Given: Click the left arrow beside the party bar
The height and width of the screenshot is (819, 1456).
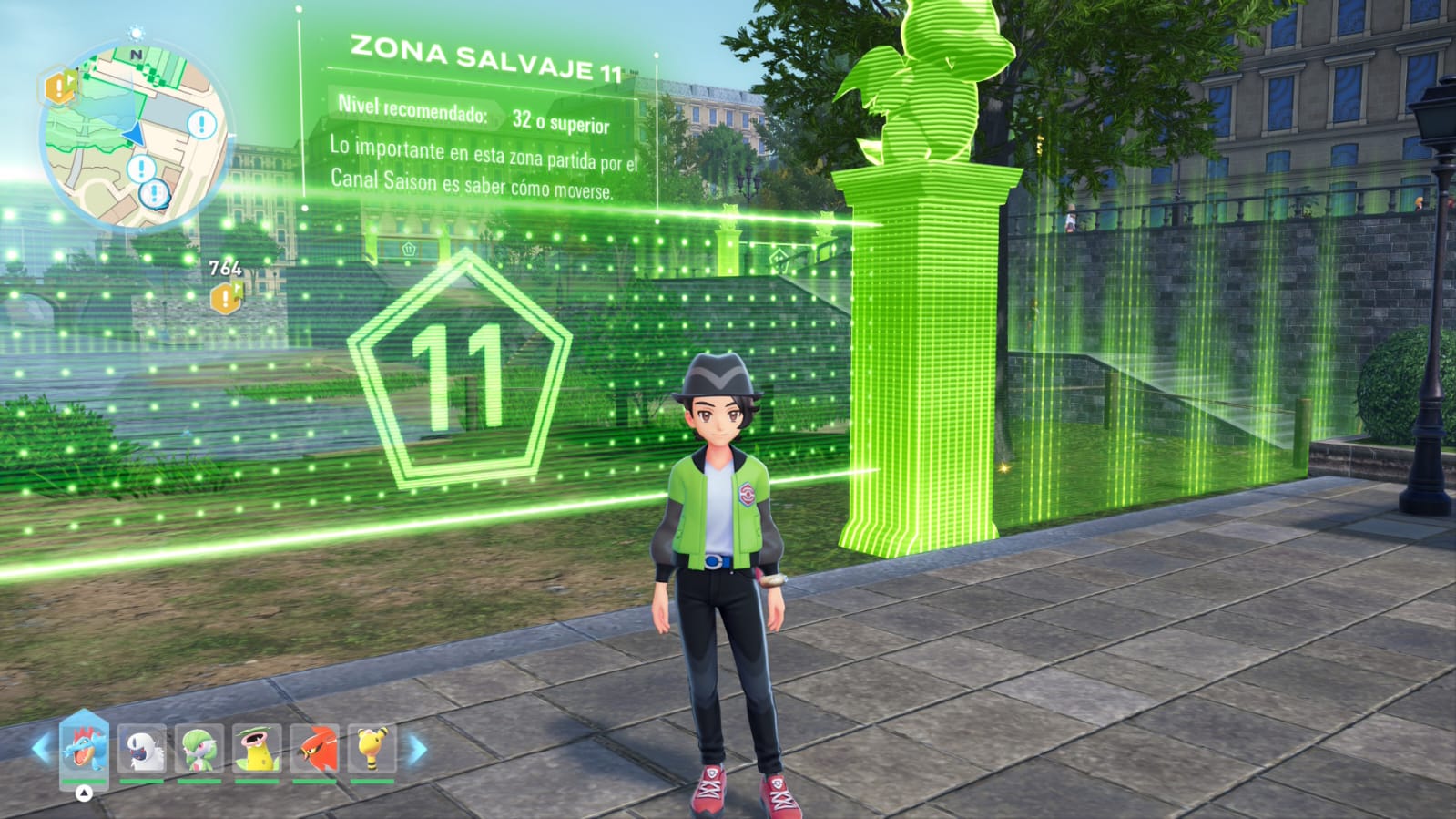Looking at the screenshot, I should [41, 749].
